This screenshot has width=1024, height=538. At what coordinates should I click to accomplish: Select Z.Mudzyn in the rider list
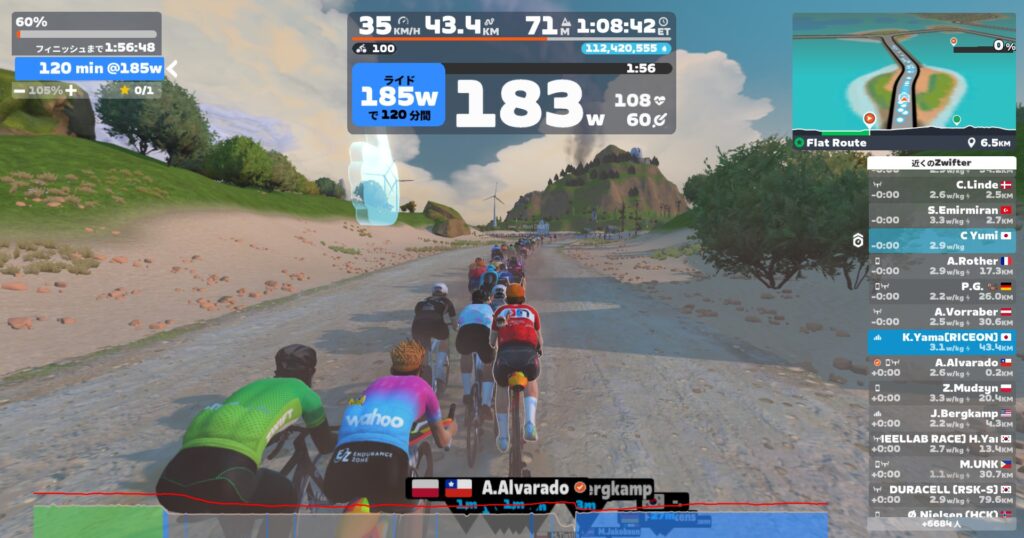(941, 393)
